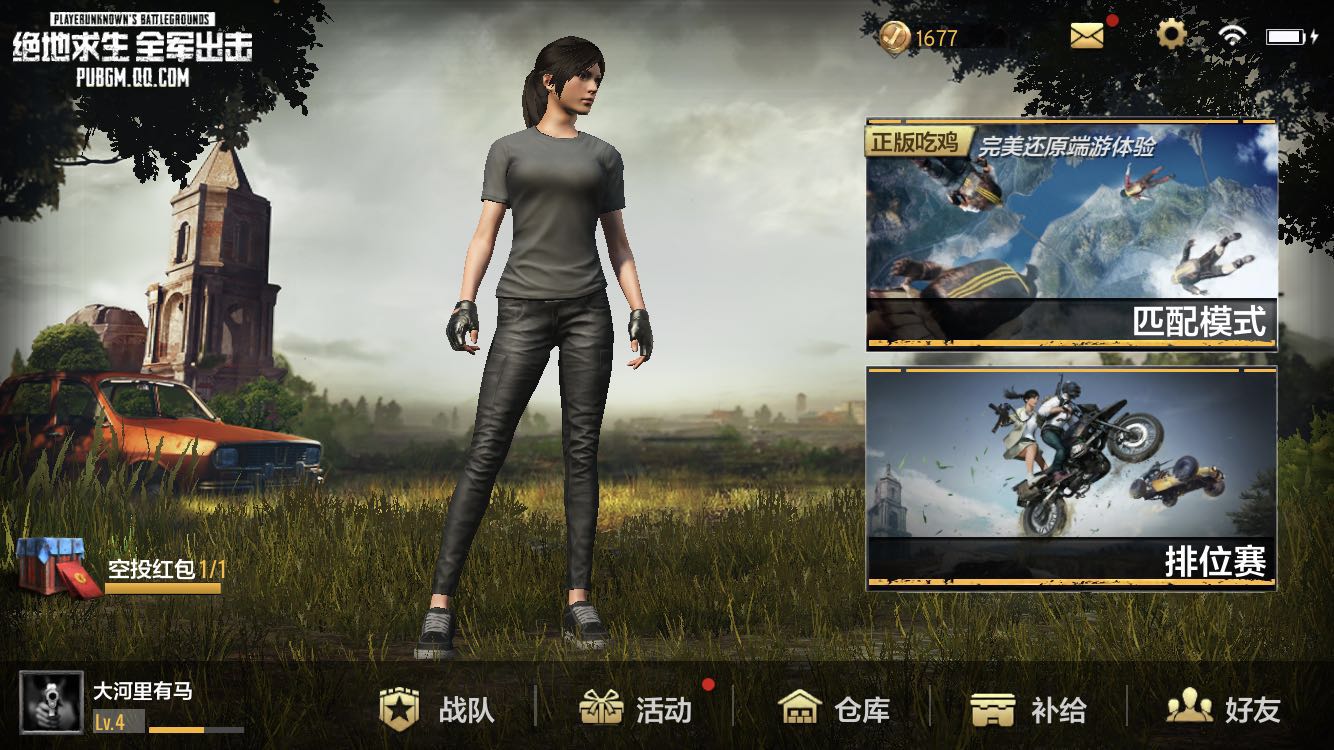Go to the 仓库 warehouse inventory
The width and height of the screenshot is (1334, 750).
pyautogui.click(x=834, y=710)
